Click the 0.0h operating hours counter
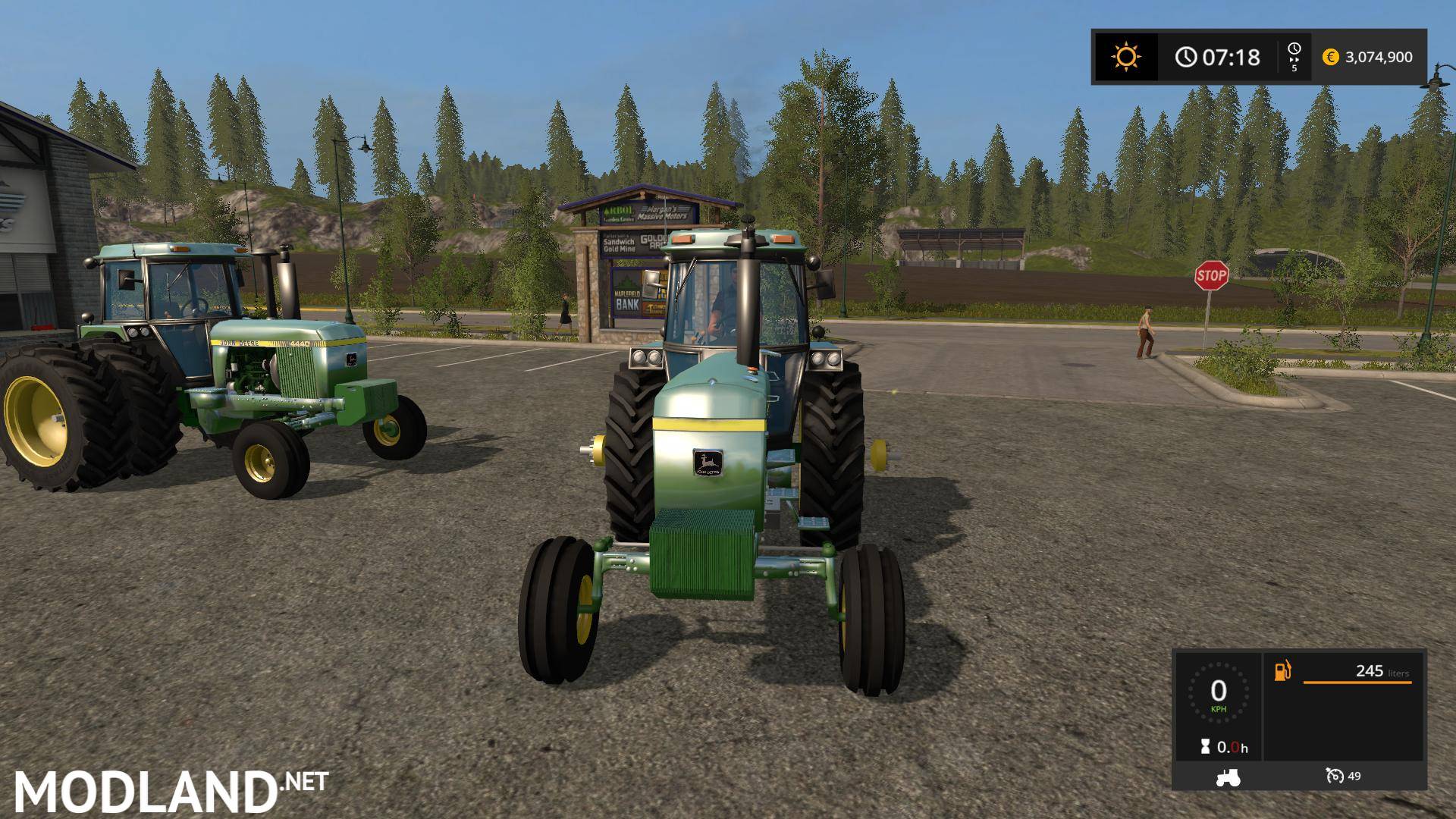The height and width of the screenshot is (819, 1456). point(1232,748)
